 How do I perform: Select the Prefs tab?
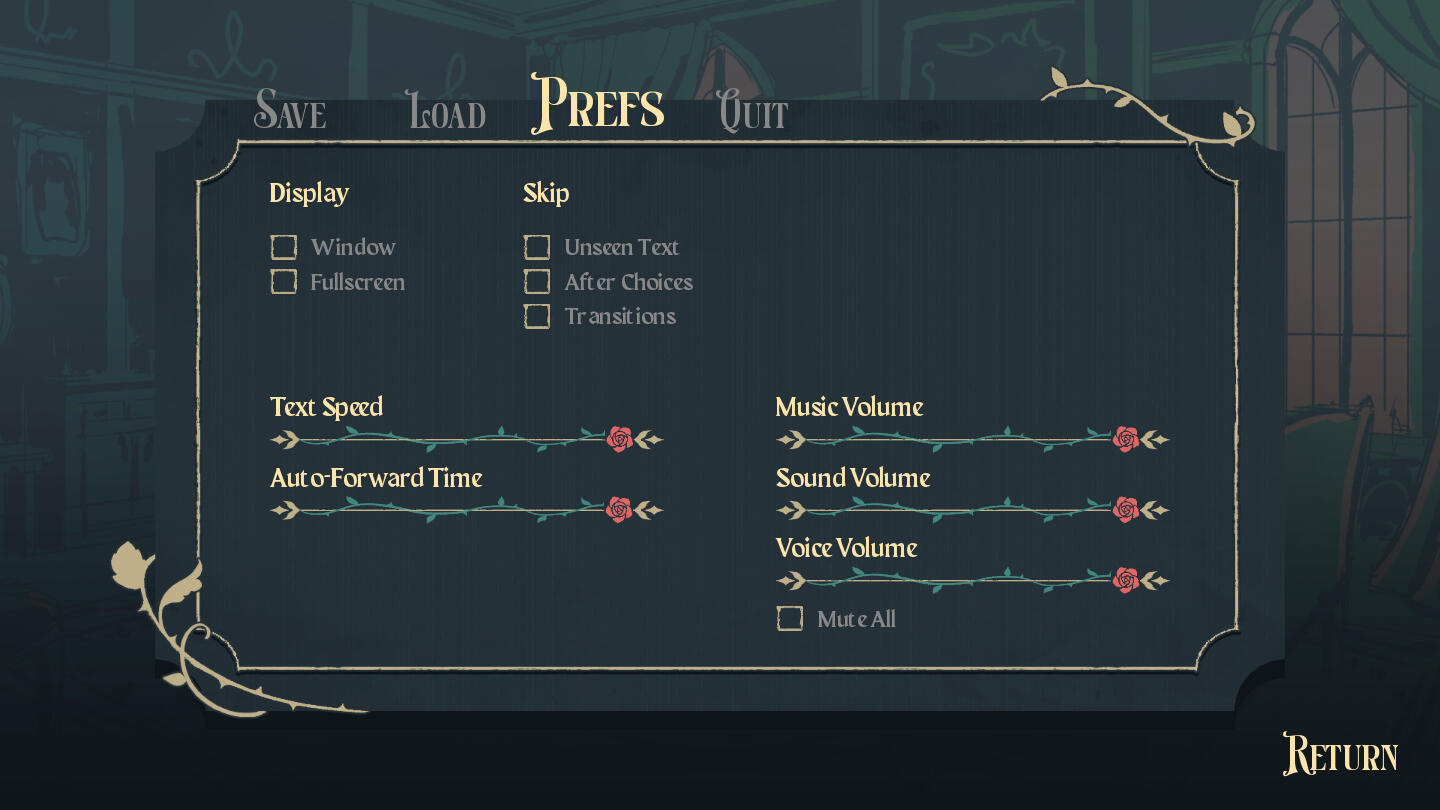pos(598,104)
